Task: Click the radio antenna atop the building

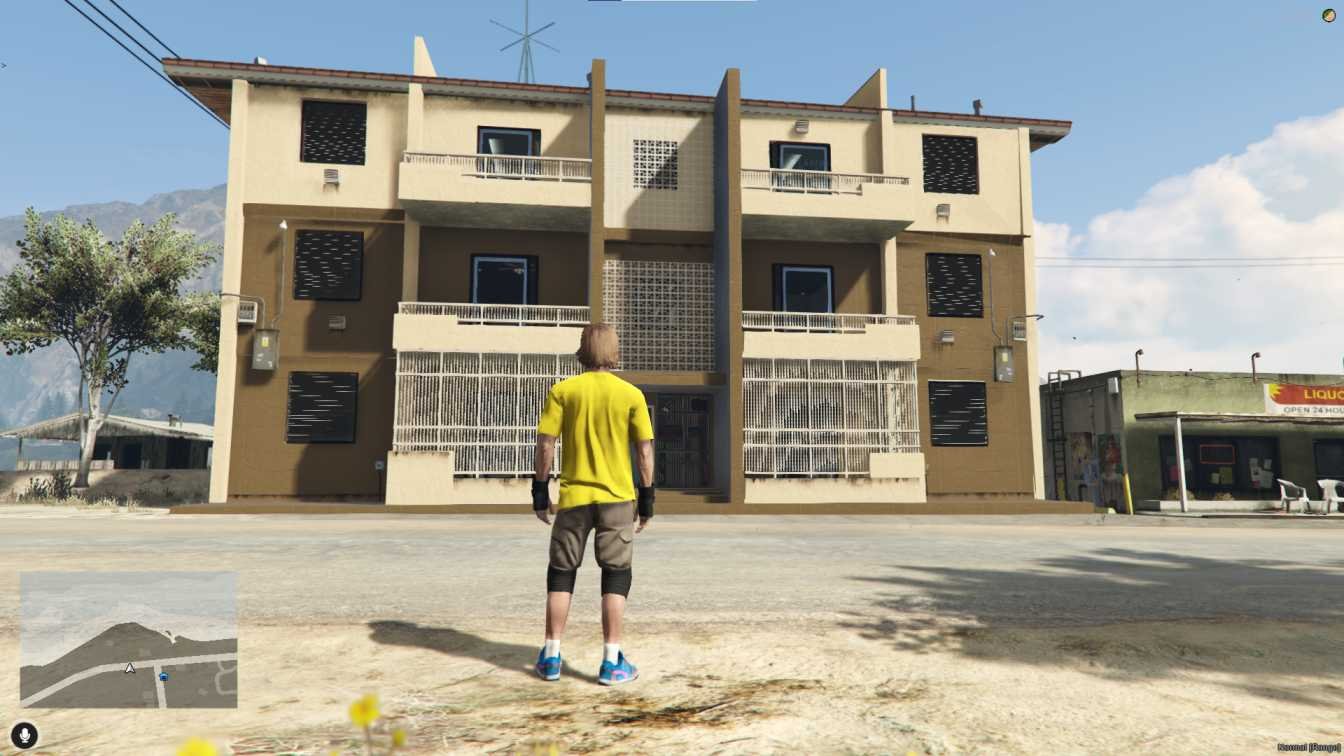Action: pos(525,35)
